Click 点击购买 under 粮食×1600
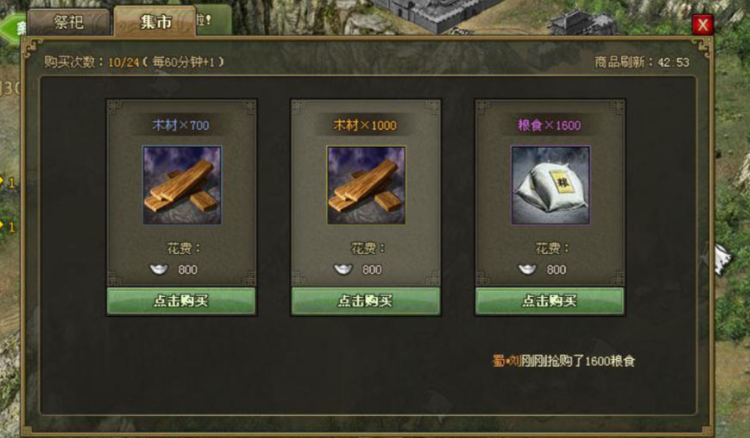 [x=549, y=300]
